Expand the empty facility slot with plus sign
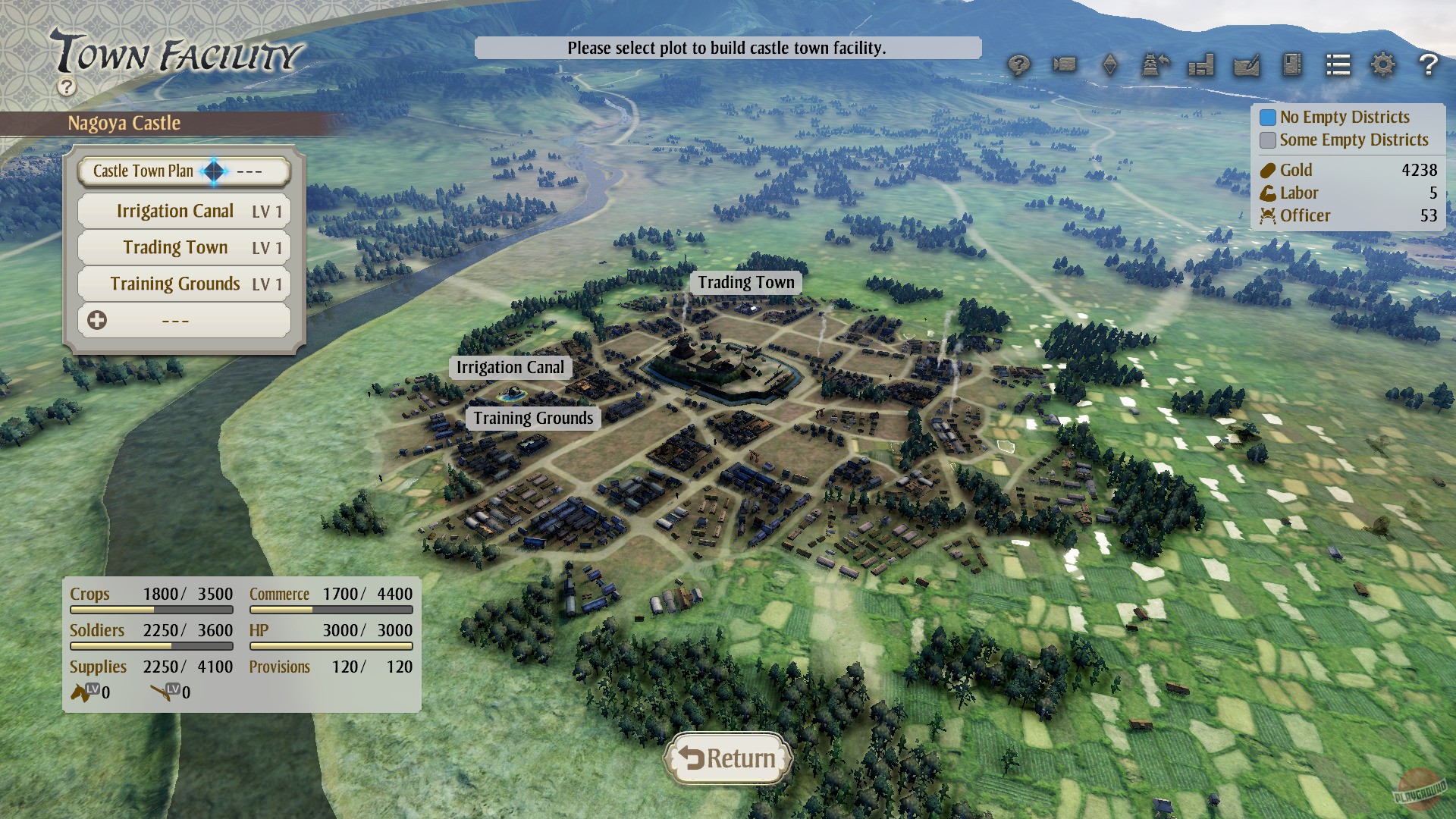The height and width of the screenshot is (819, 1456). pos(183,320)
